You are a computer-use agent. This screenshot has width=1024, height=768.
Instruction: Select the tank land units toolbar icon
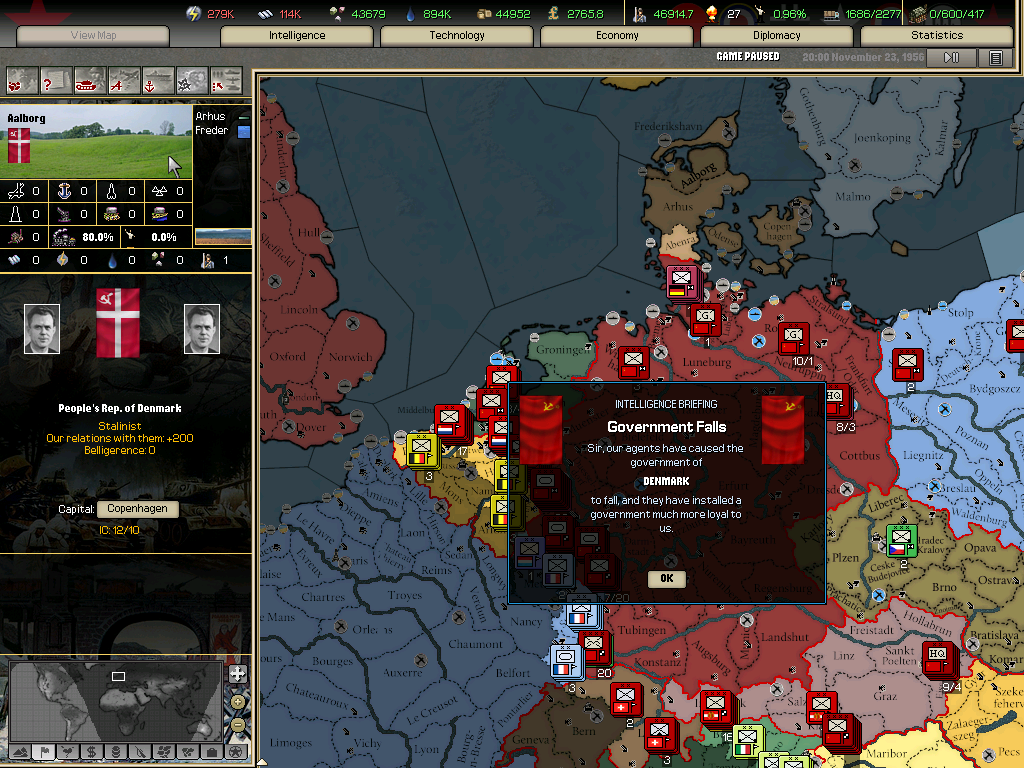(90, 79)
